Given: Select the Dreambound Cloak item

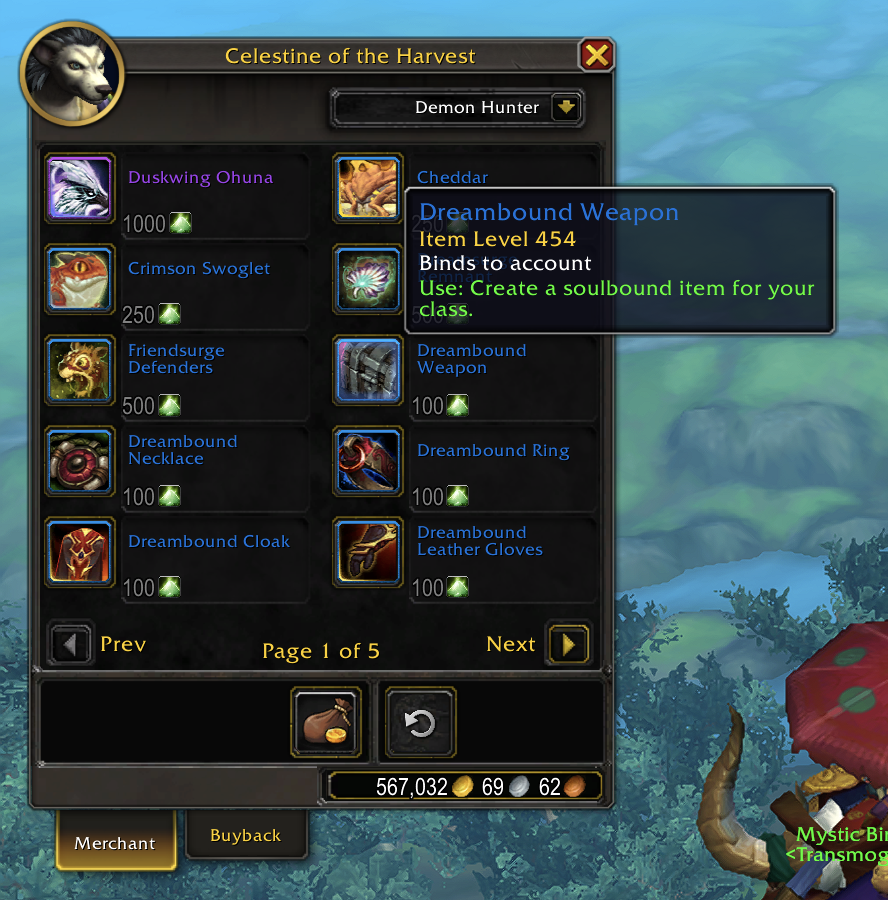Looking at the screenshot, I should [x=80, y=552].
